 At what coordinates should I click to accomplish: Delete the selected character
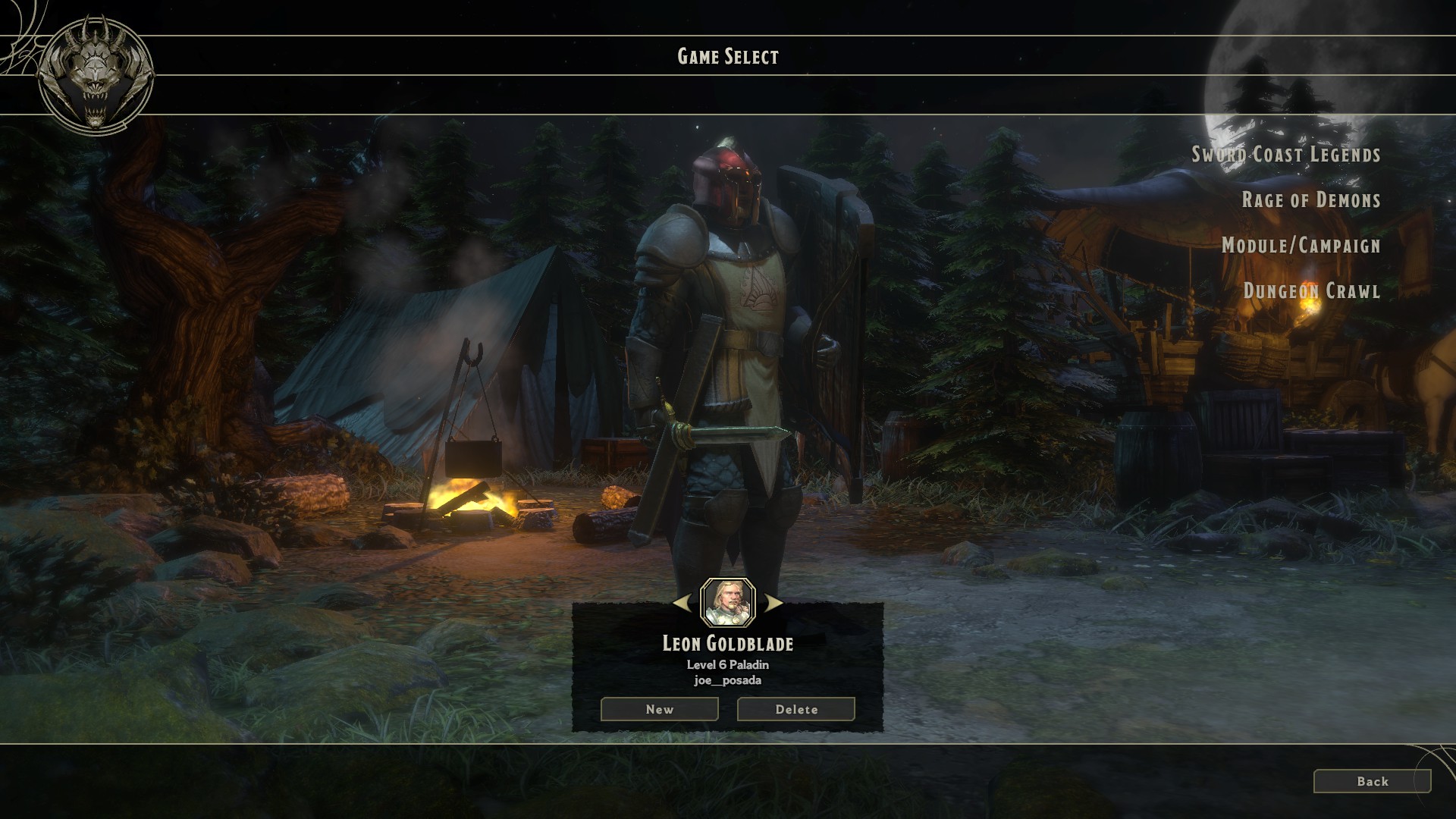tap(795, 709)
